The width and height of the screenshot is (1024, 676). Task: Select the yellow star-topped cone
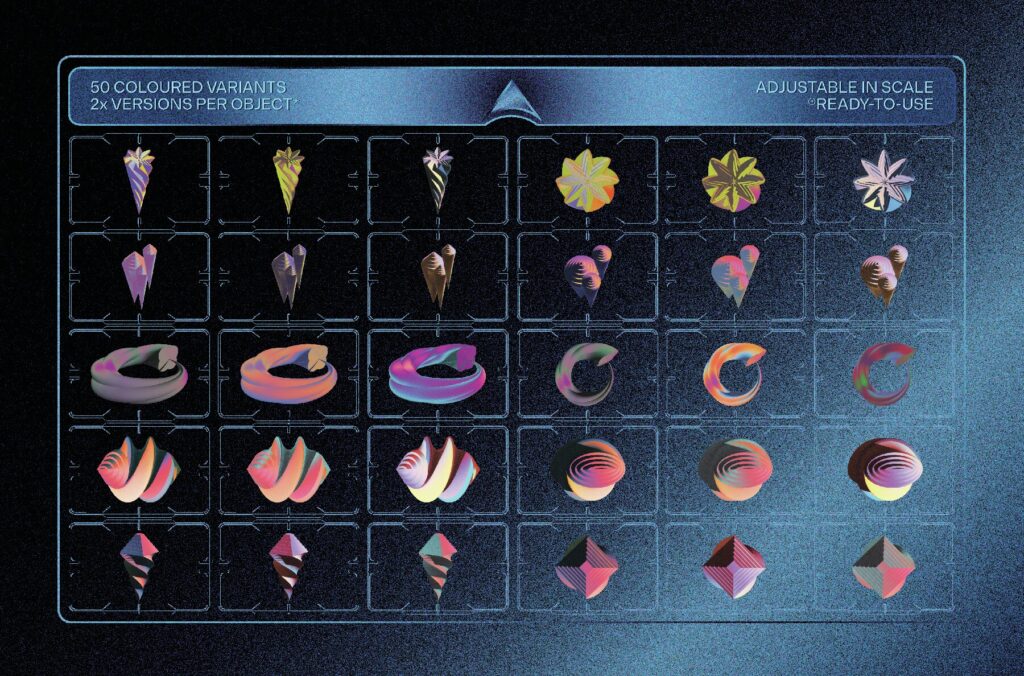tap(289, 178)
